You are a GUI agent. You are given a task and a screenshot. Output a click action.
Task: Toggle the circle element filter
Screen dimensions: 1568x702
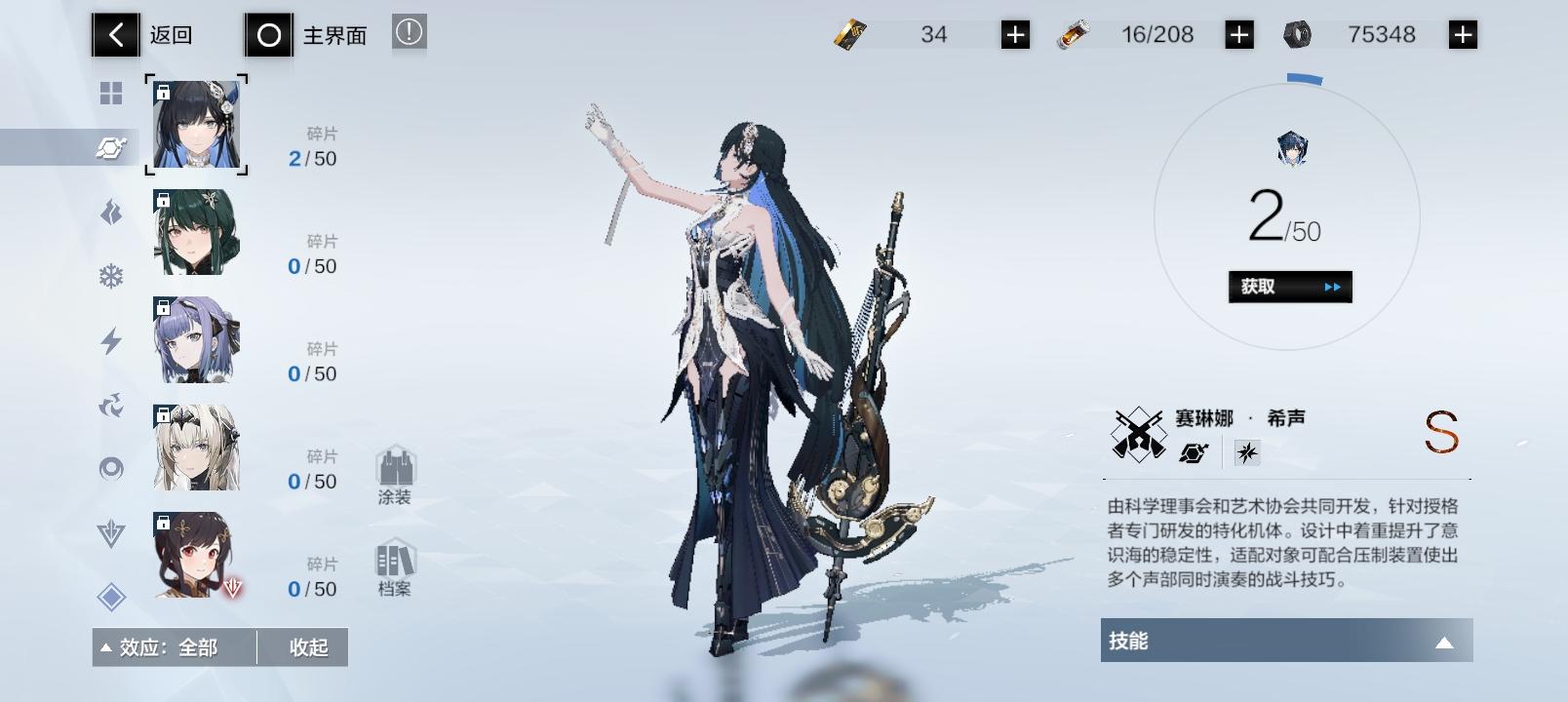tap(112, 466)
